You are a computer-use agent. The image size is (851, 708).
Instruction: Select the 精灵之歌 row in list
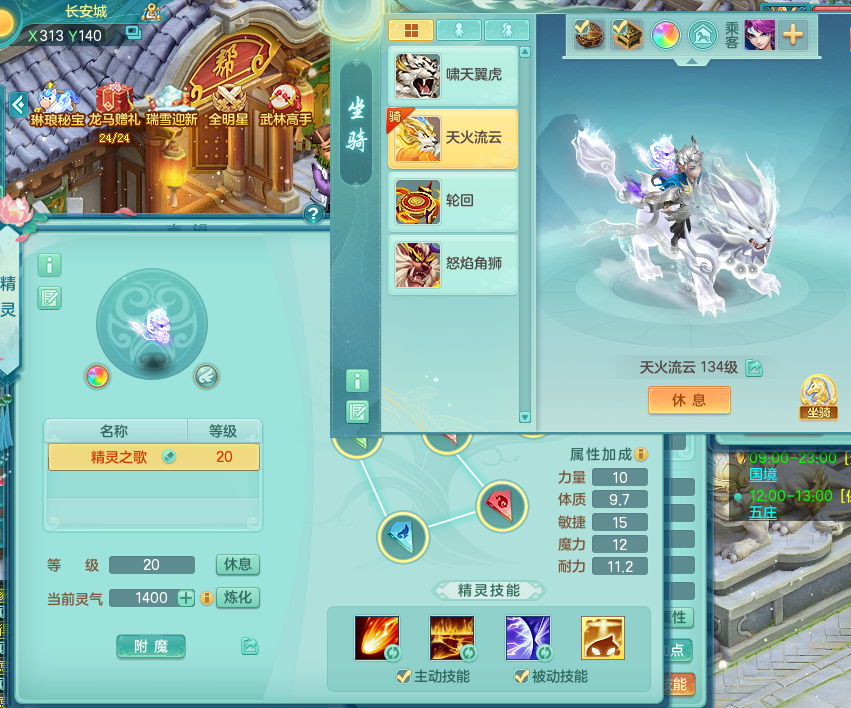click(x=153, y=457)
